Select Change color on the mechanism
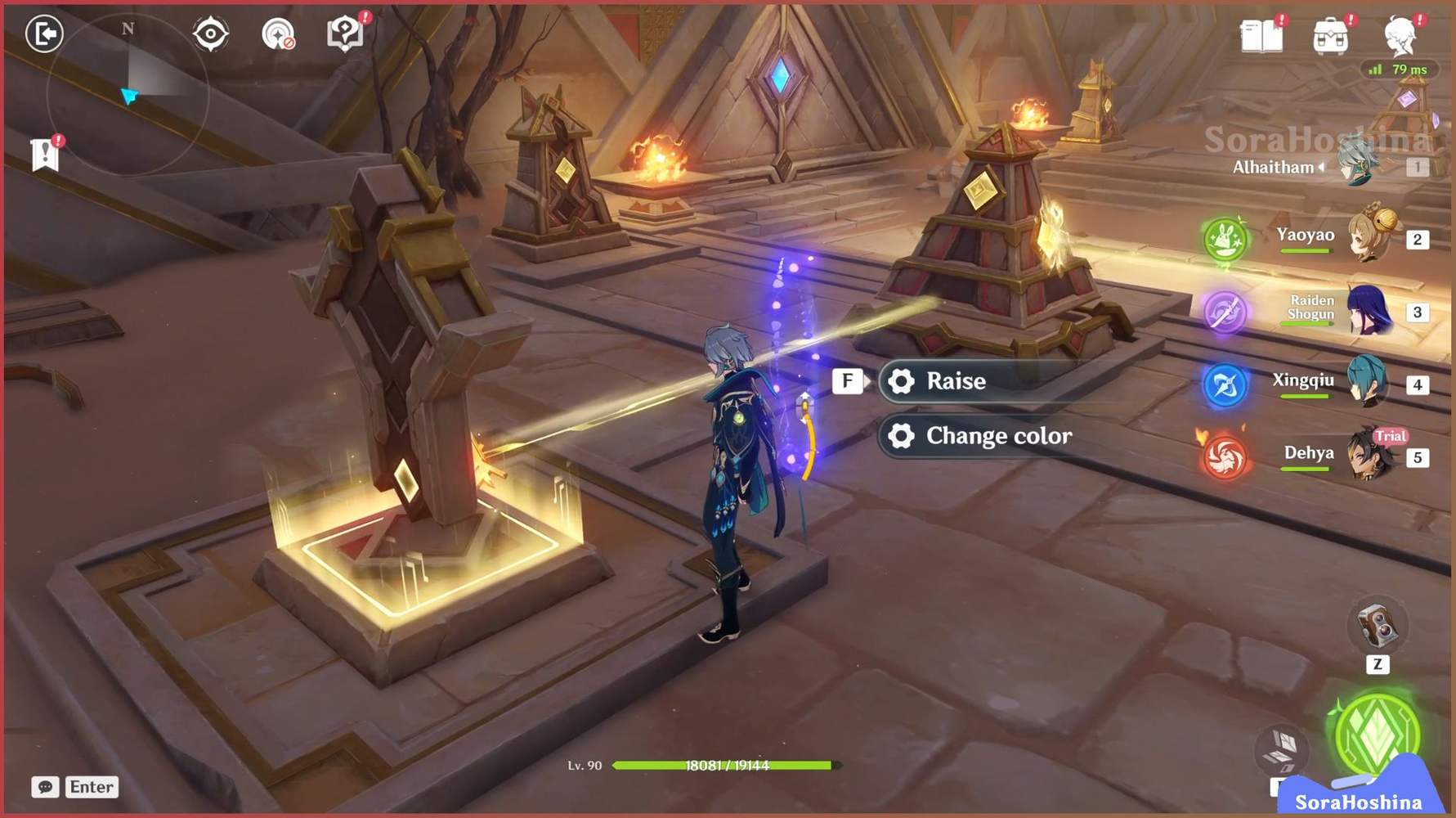Screen dimensions: 1456x818 click(x=1001, y=436)
